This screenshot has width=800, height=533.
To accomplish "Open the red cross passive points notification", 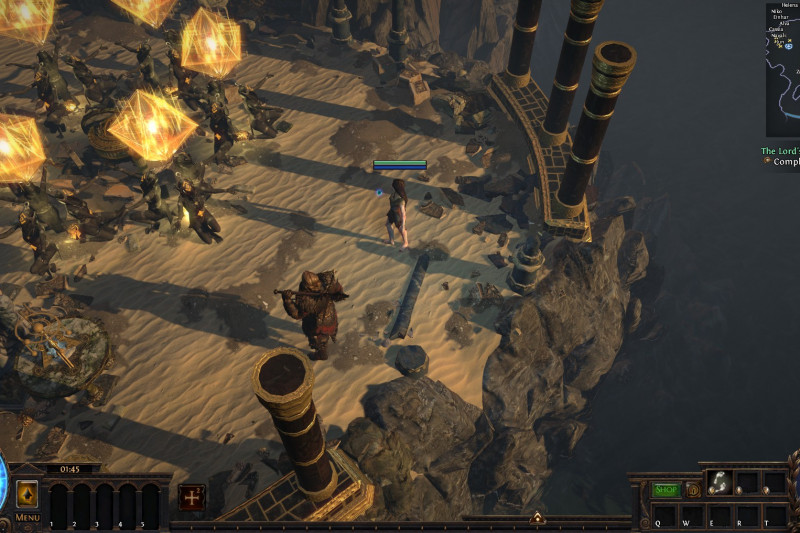I will click(x=192, y=497).
